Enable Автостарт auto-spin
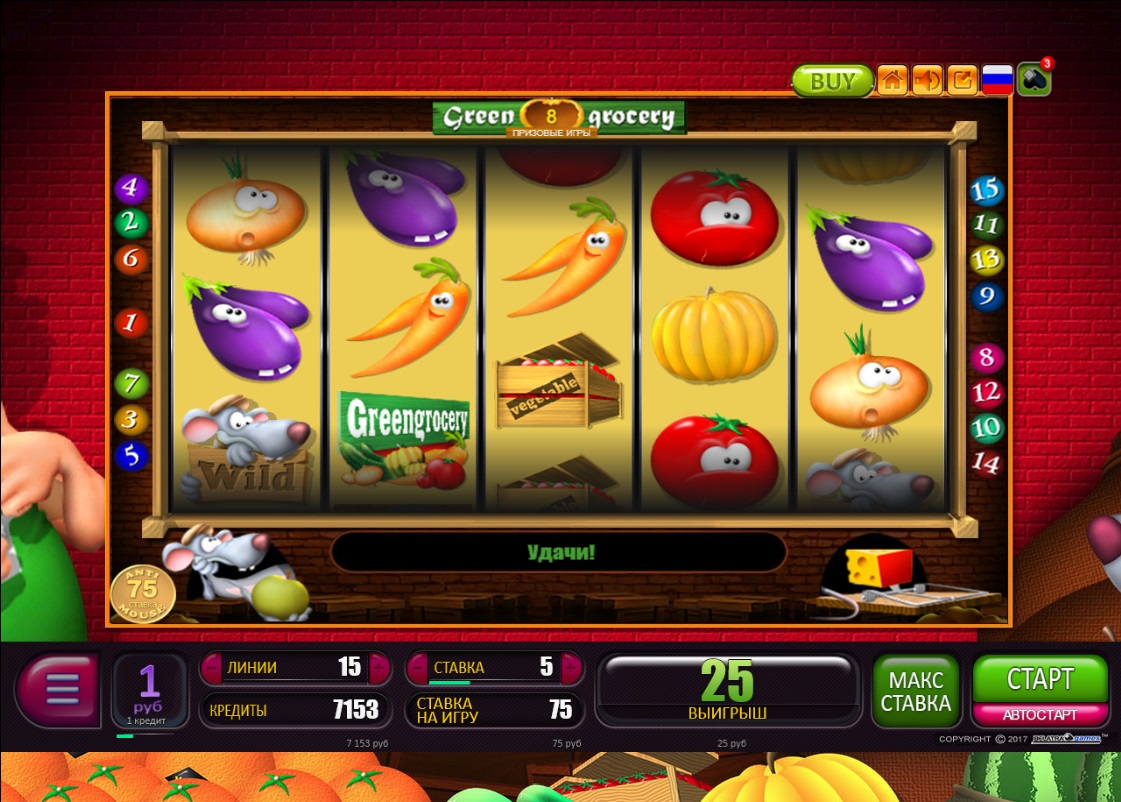 point(1040,715)
